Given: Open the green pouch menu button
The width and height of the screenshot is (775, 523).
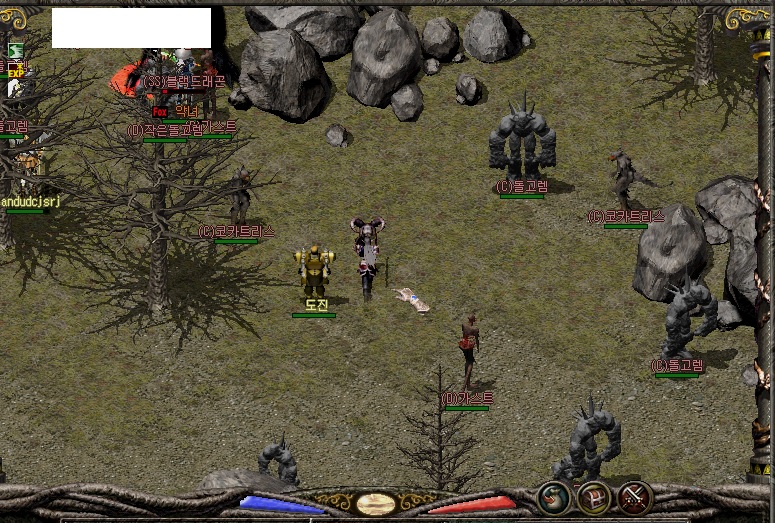Looking at the screenshot, I should coord(554,497).
